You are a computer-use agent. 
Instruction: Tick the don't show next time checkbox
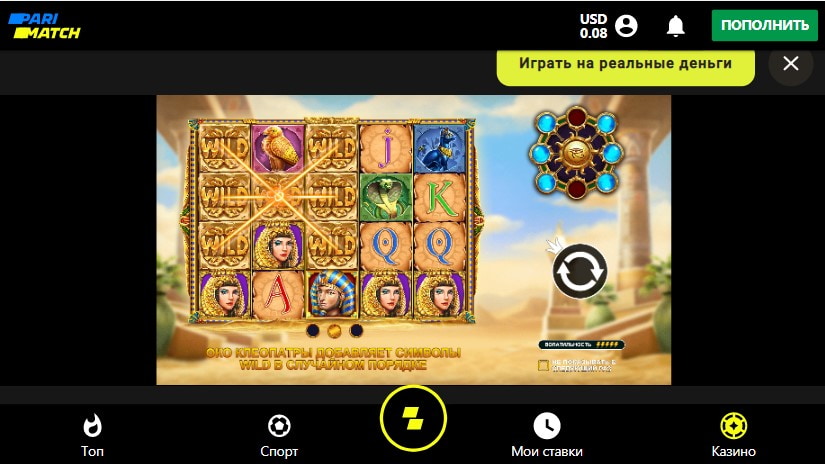coord(543,365)
